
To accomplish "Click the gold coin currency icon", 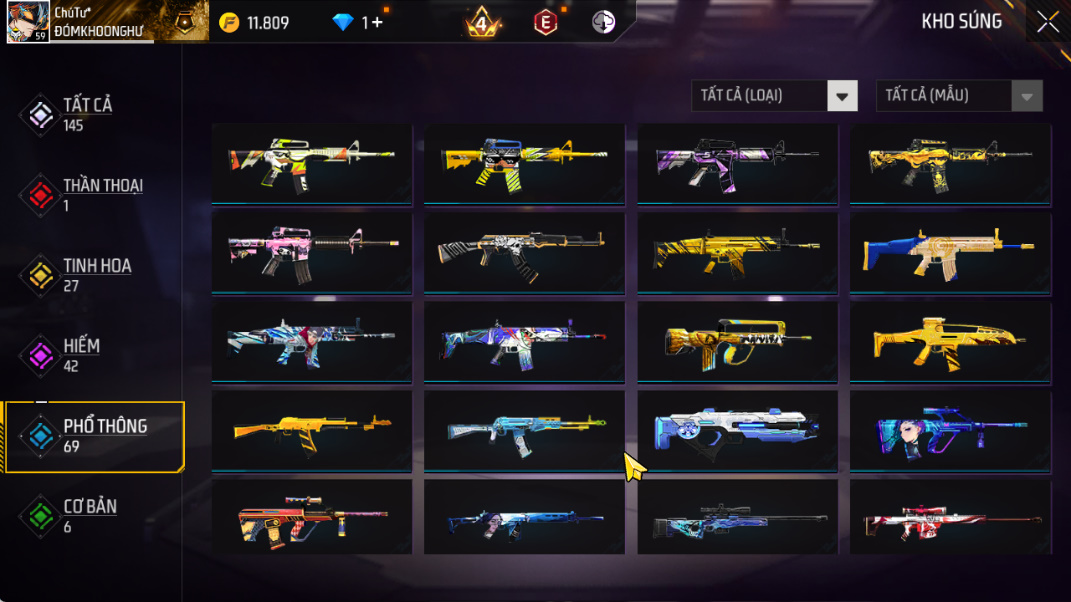I will click(x=229, y=22).
